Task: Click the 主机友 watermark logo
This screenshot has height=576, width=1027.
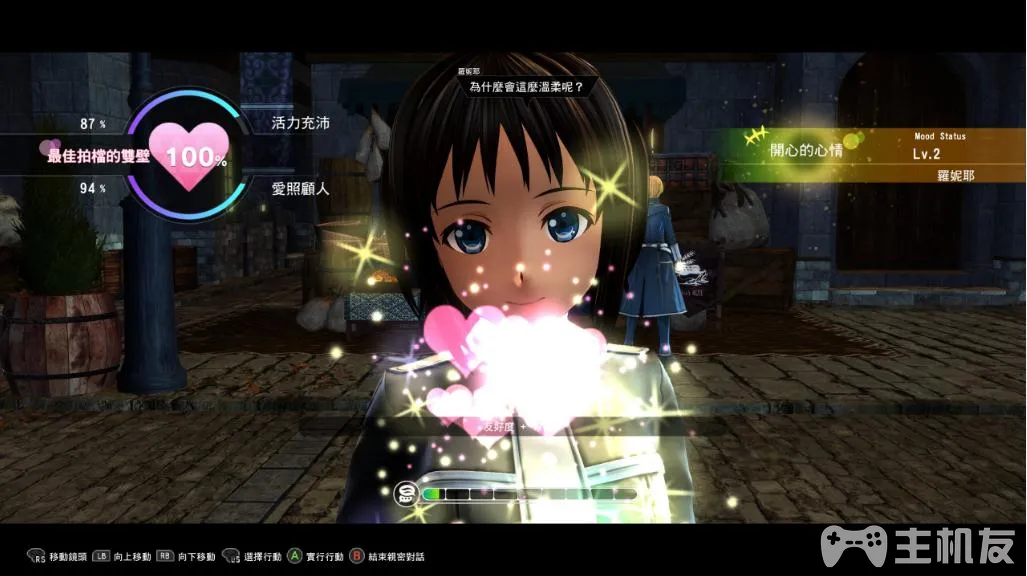Action: pos(918,547)
